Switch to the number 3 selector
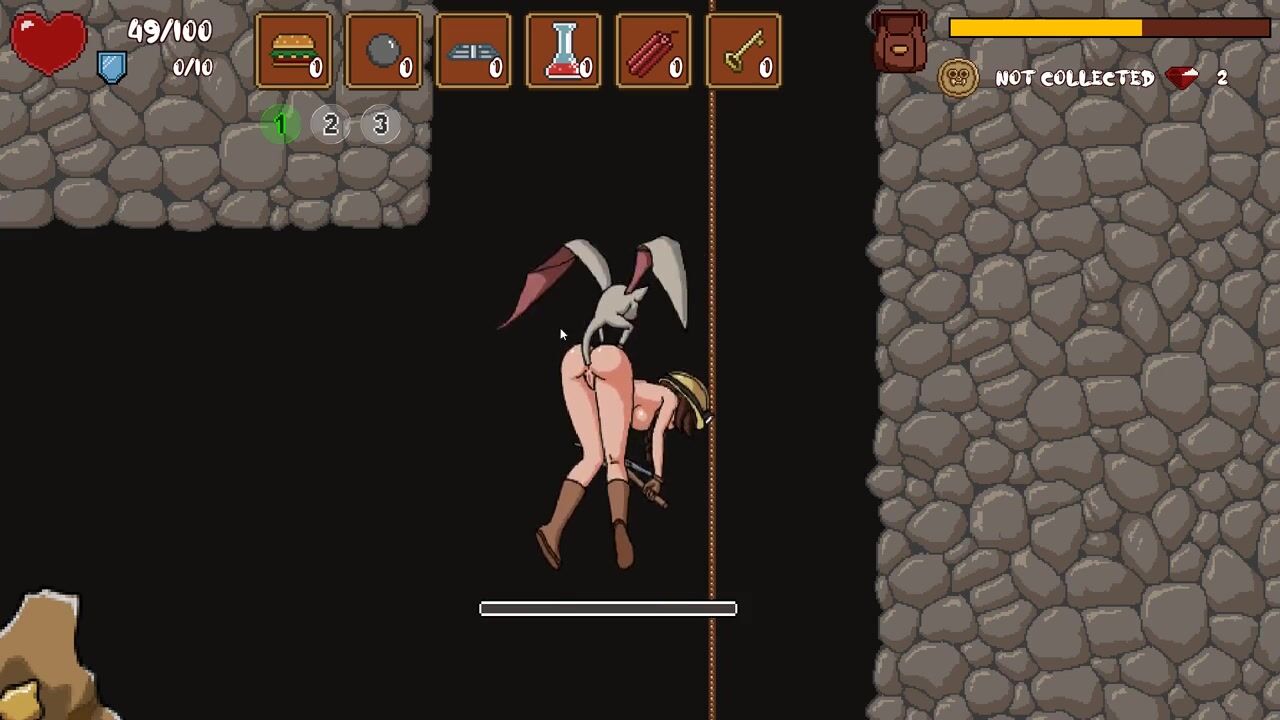1280x720 pixels. tap(380, 124)
